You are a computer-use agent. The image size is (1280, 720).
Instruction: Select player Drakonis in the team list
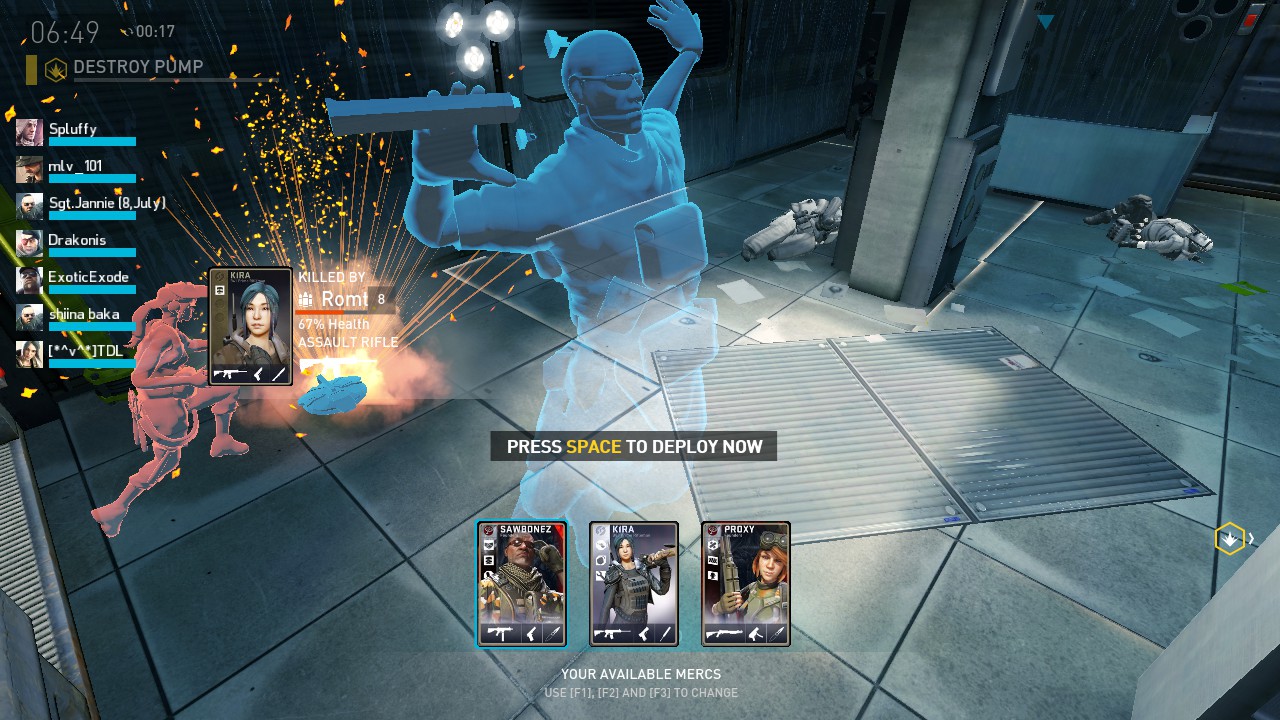[x=77, y=242]
